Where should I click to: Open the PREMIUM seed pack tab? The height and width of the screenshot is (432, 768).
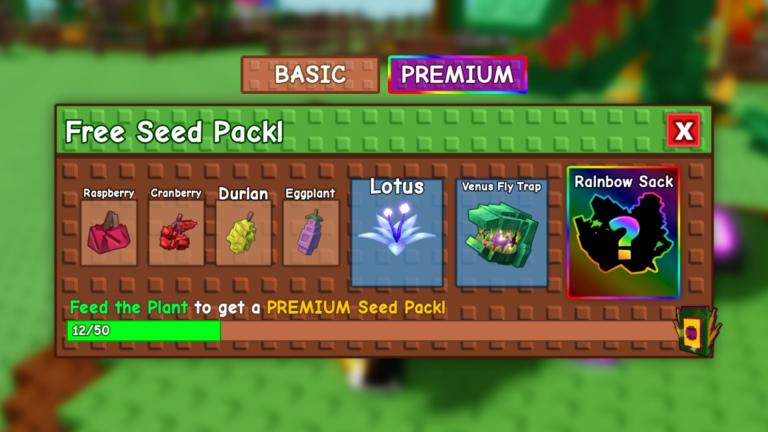coord(457,74)
